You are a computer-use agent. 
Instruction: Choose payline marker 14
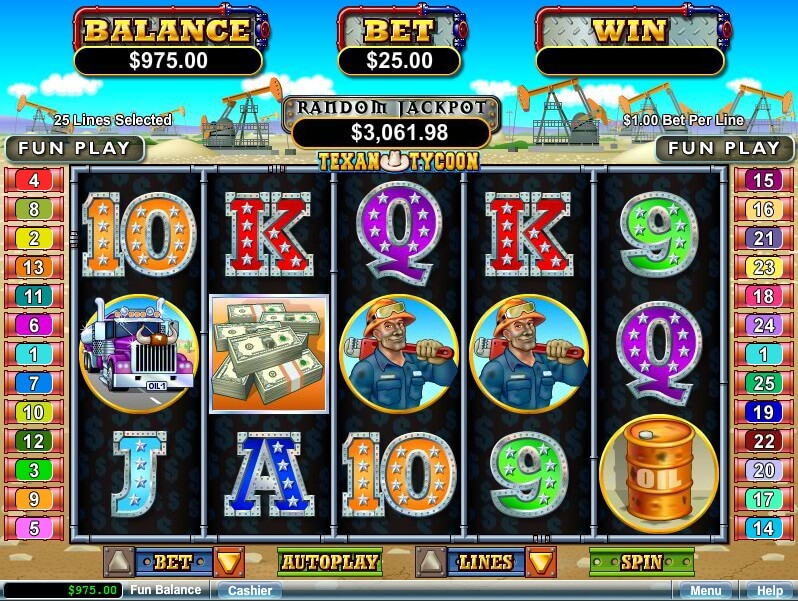pos(763,528)
